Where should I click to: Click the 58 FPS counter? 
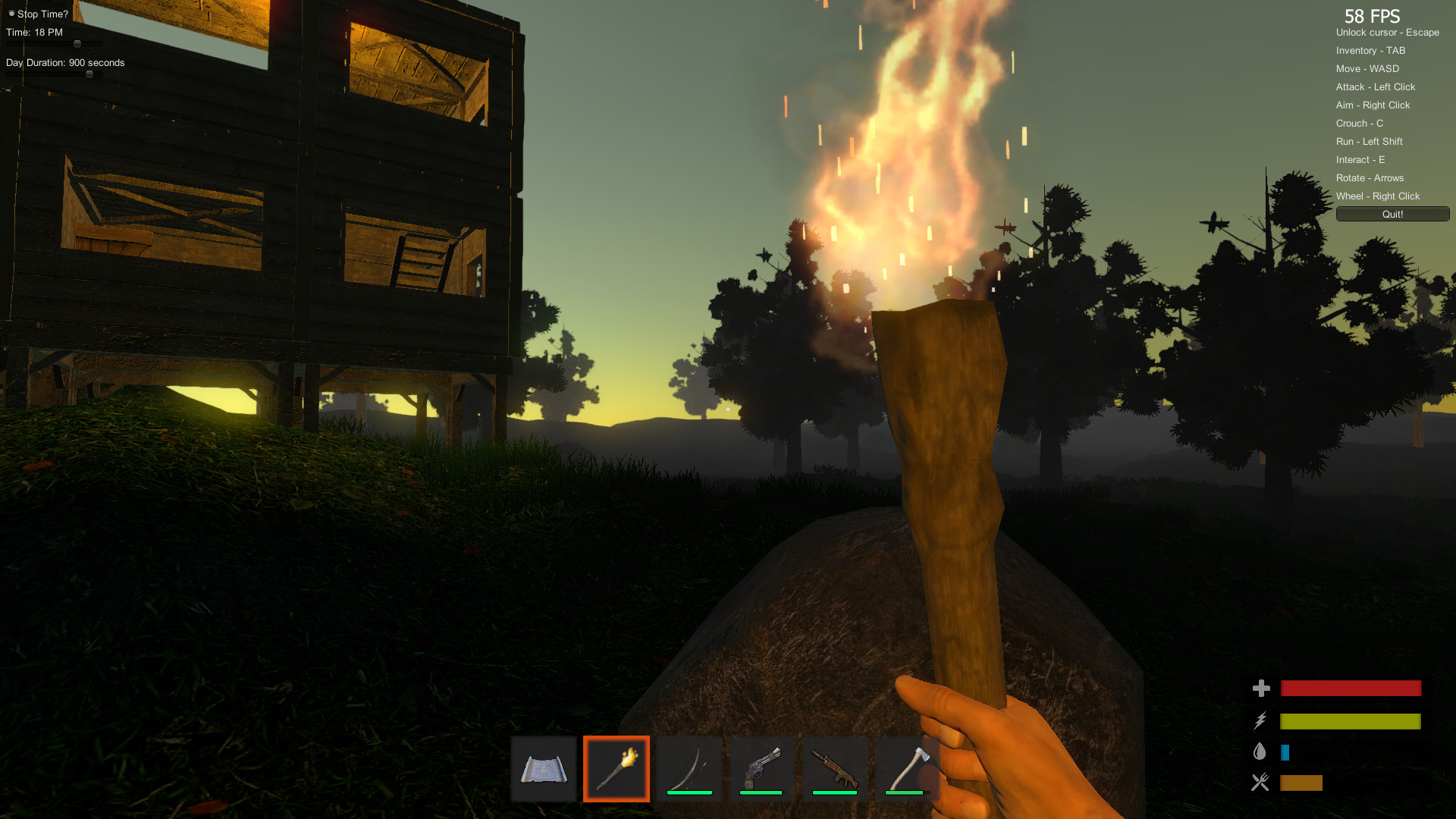pos(1373,16)
